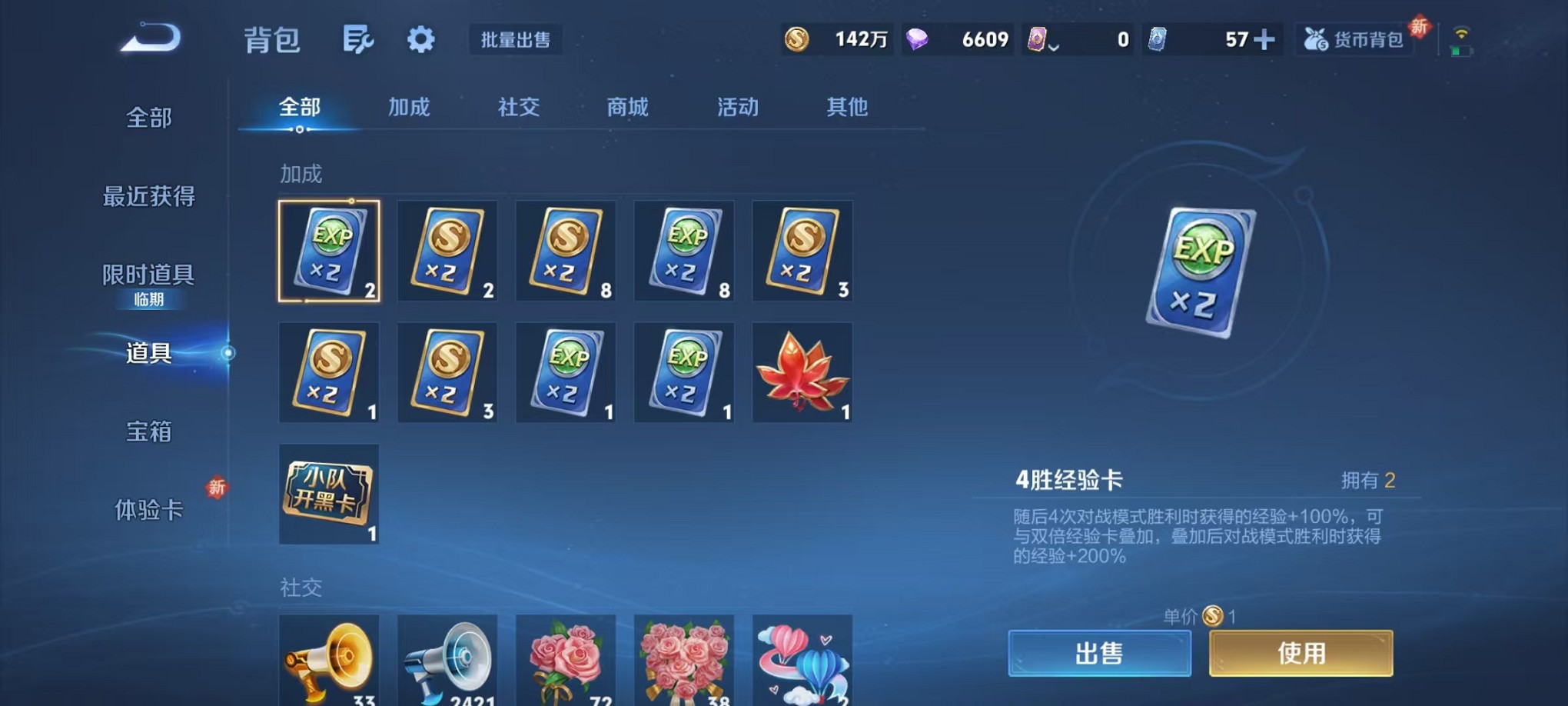Select the highlighted 4胜经验卡 EXP card
Image resolution: width=1568 pixels, height=706 pixels.
coord(329,251)
